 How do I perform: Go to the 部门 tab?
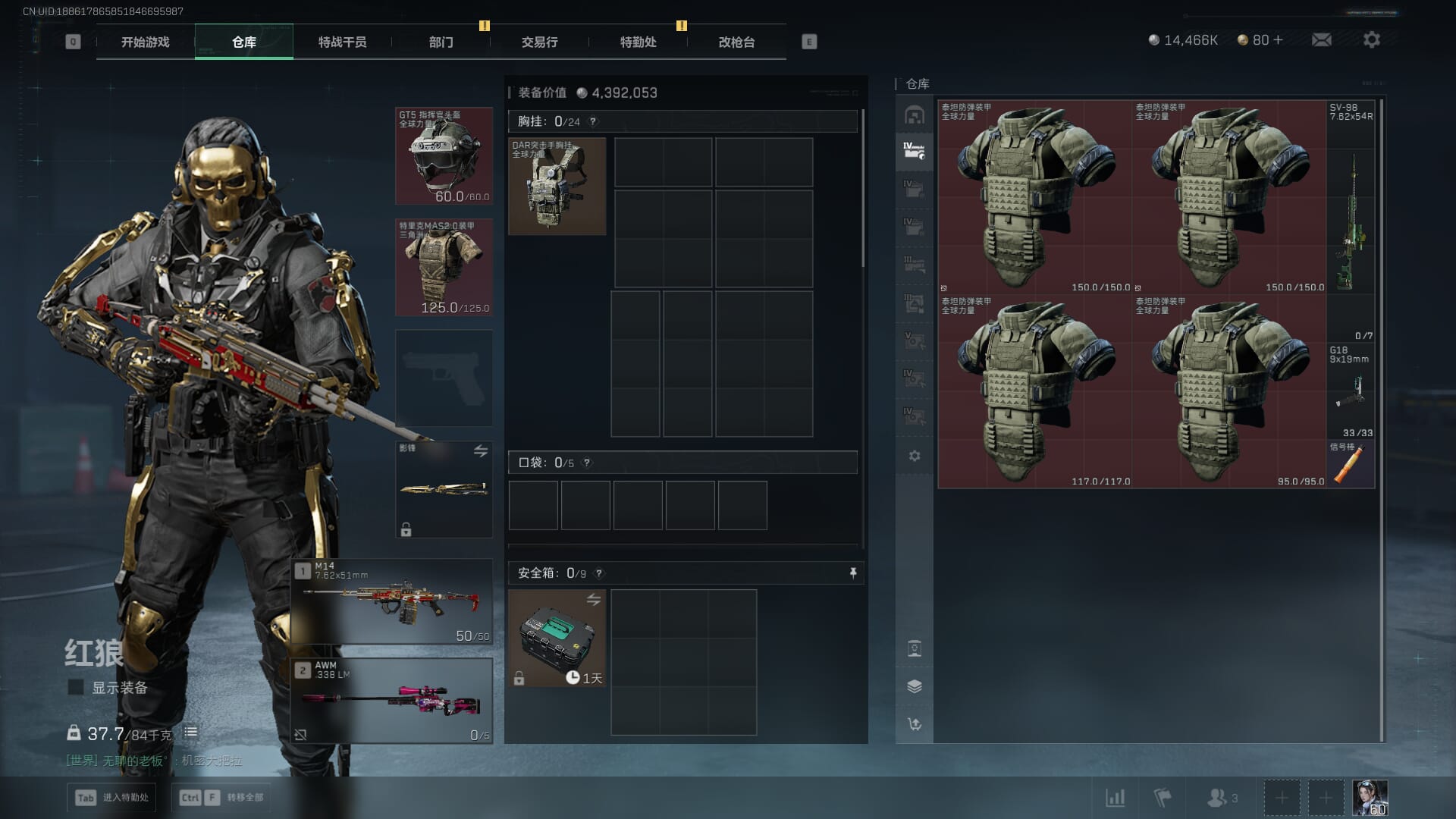441,42
